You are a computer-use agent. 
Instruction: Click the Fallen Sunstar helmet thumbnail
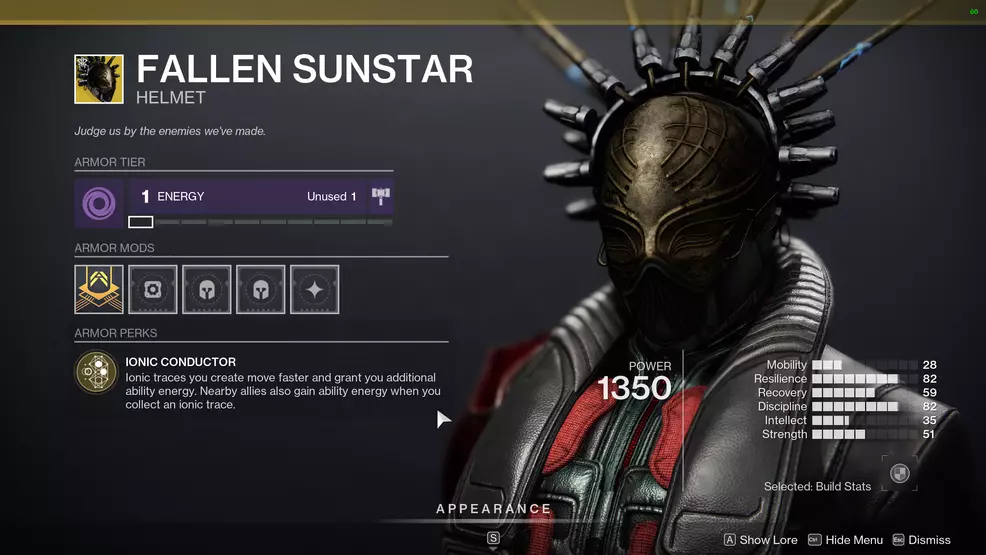pos(99,79)
